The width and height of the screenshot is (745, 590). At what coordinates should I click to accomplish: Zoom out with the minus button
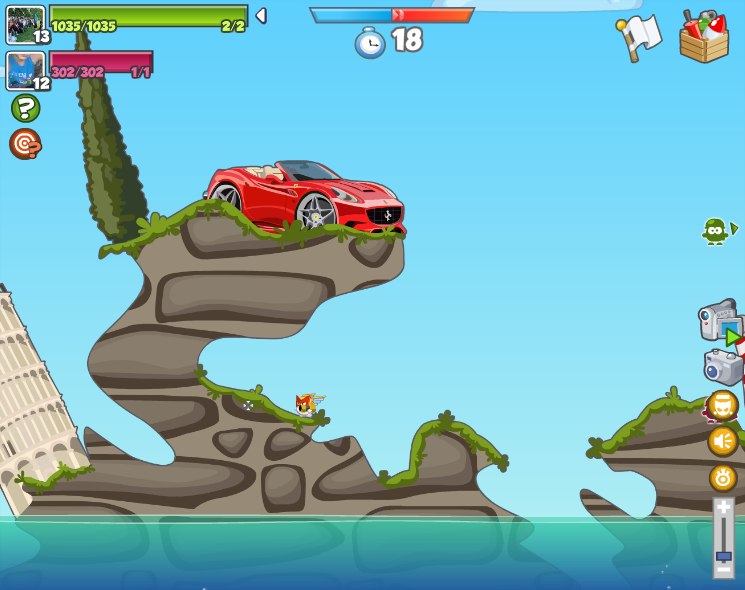tap(723, 570)
